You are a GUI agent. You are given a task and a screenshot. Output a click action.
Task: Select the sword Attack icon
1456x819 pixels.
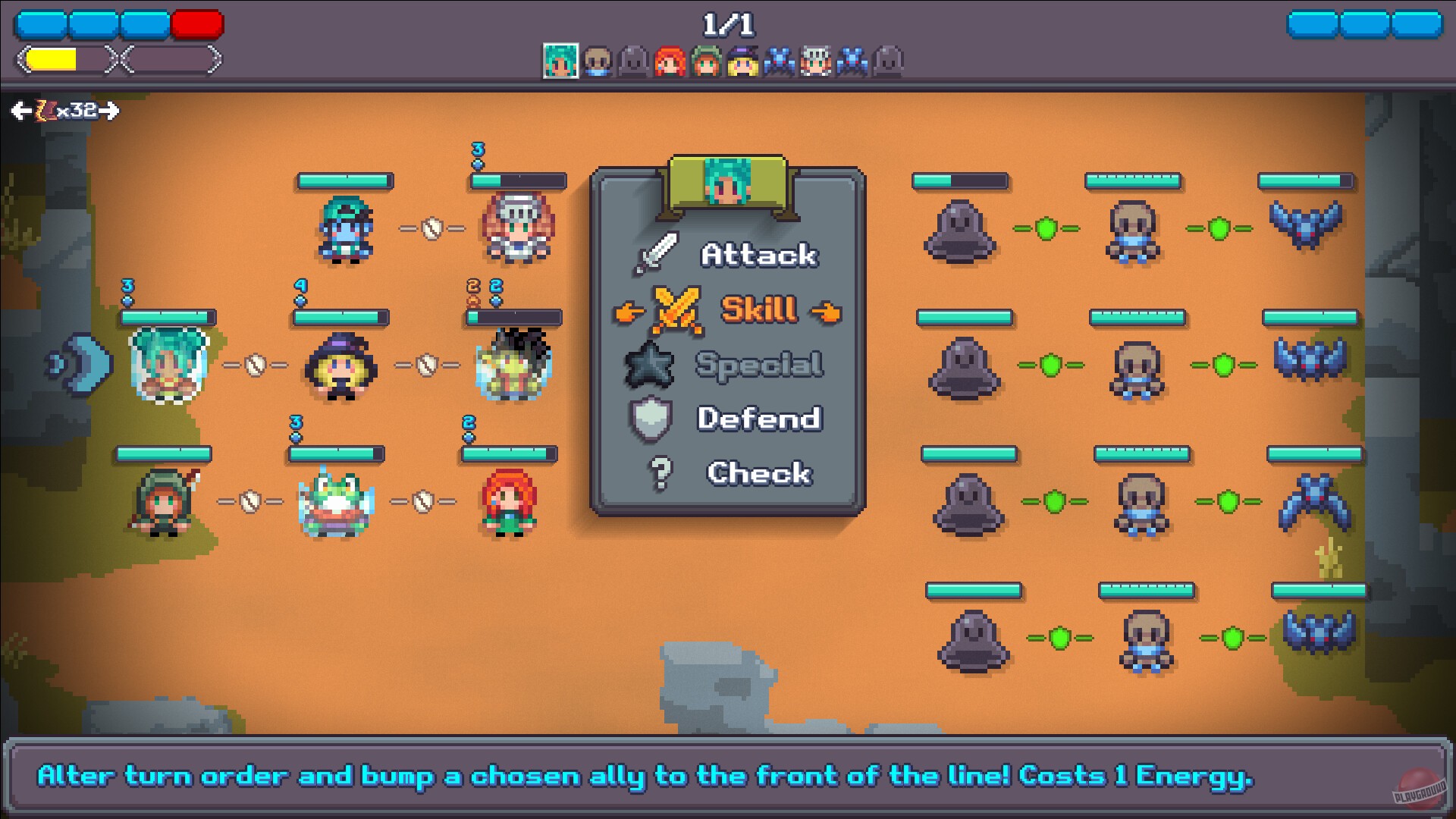[x=658, y=253]
